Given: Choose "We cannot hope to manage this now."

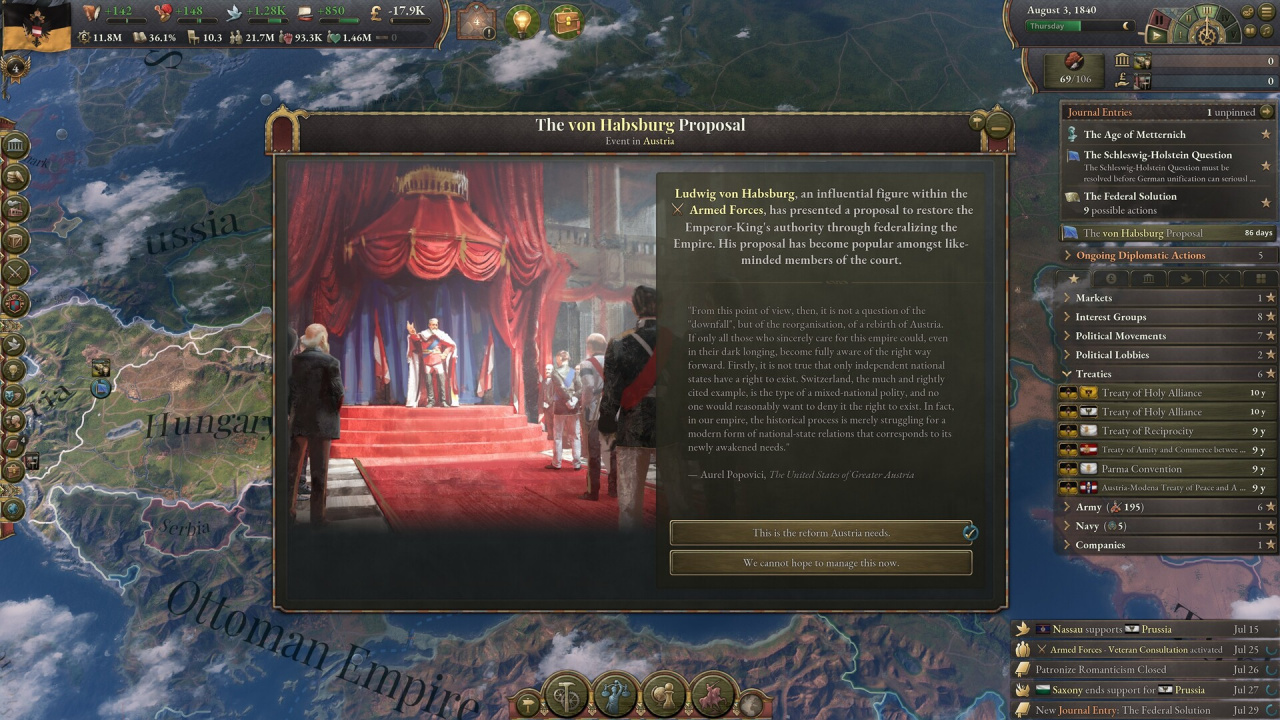Looking at the screenshot, I should (x=820, y=563).
